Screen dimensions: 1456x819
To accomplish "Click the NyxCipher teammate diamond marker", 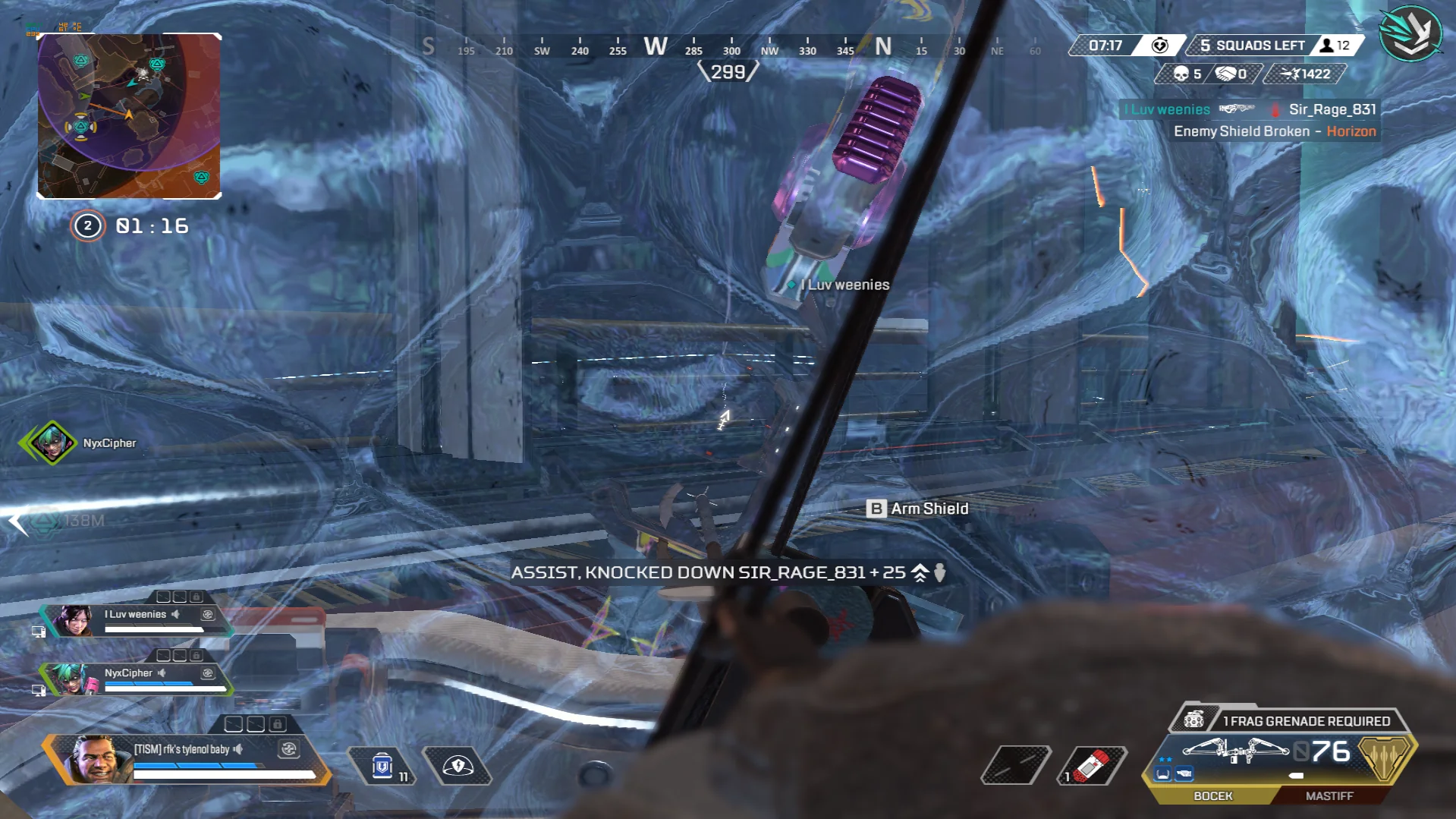I will coord(51,443).
